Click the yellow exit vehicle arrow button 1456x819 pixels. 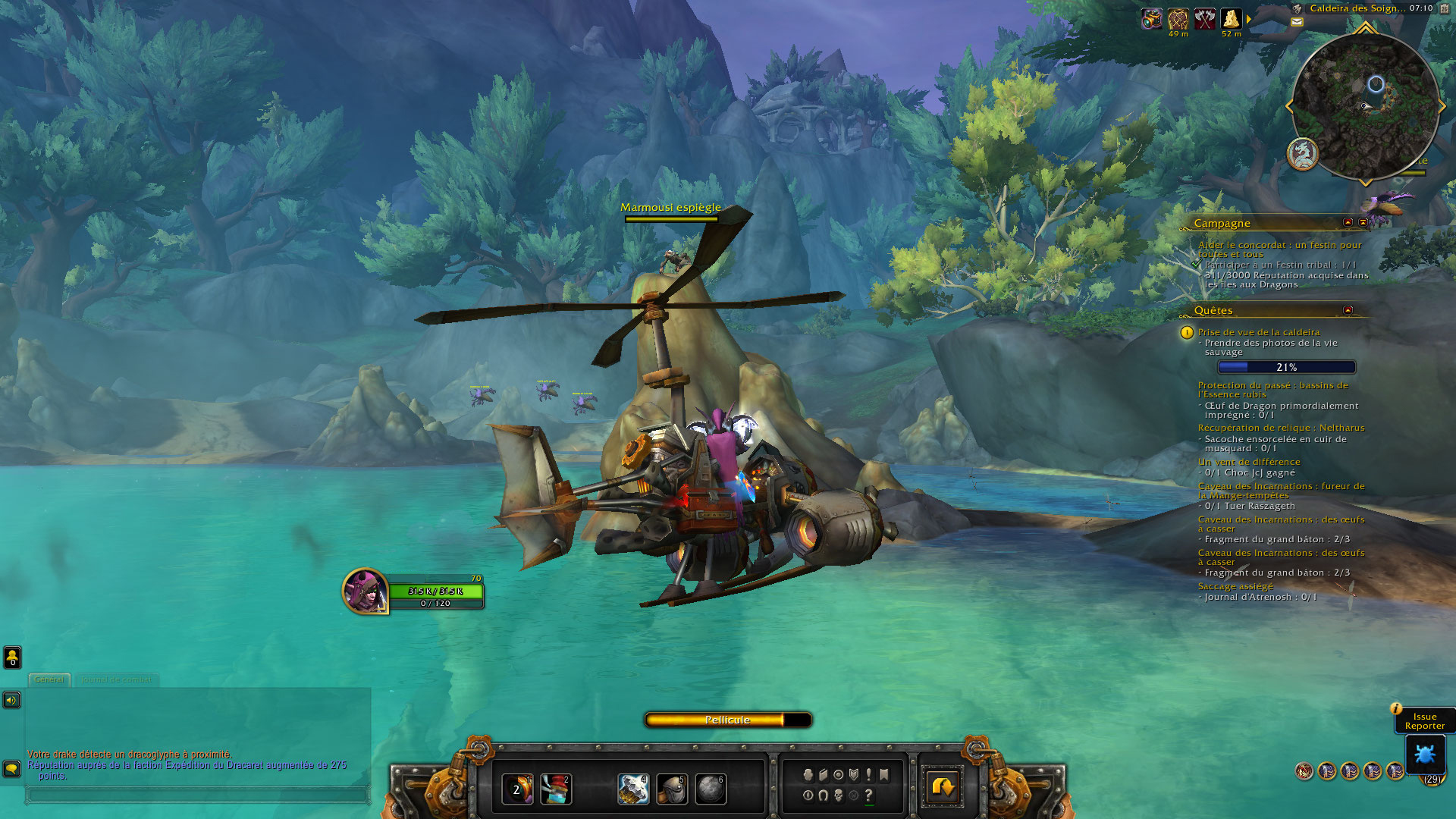point(943,786)
